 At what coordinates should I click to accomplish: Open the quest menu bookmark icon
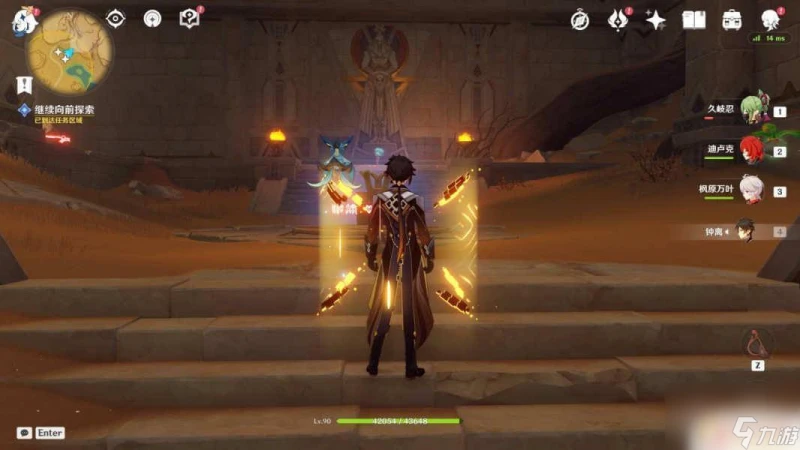tap(24, 84)
